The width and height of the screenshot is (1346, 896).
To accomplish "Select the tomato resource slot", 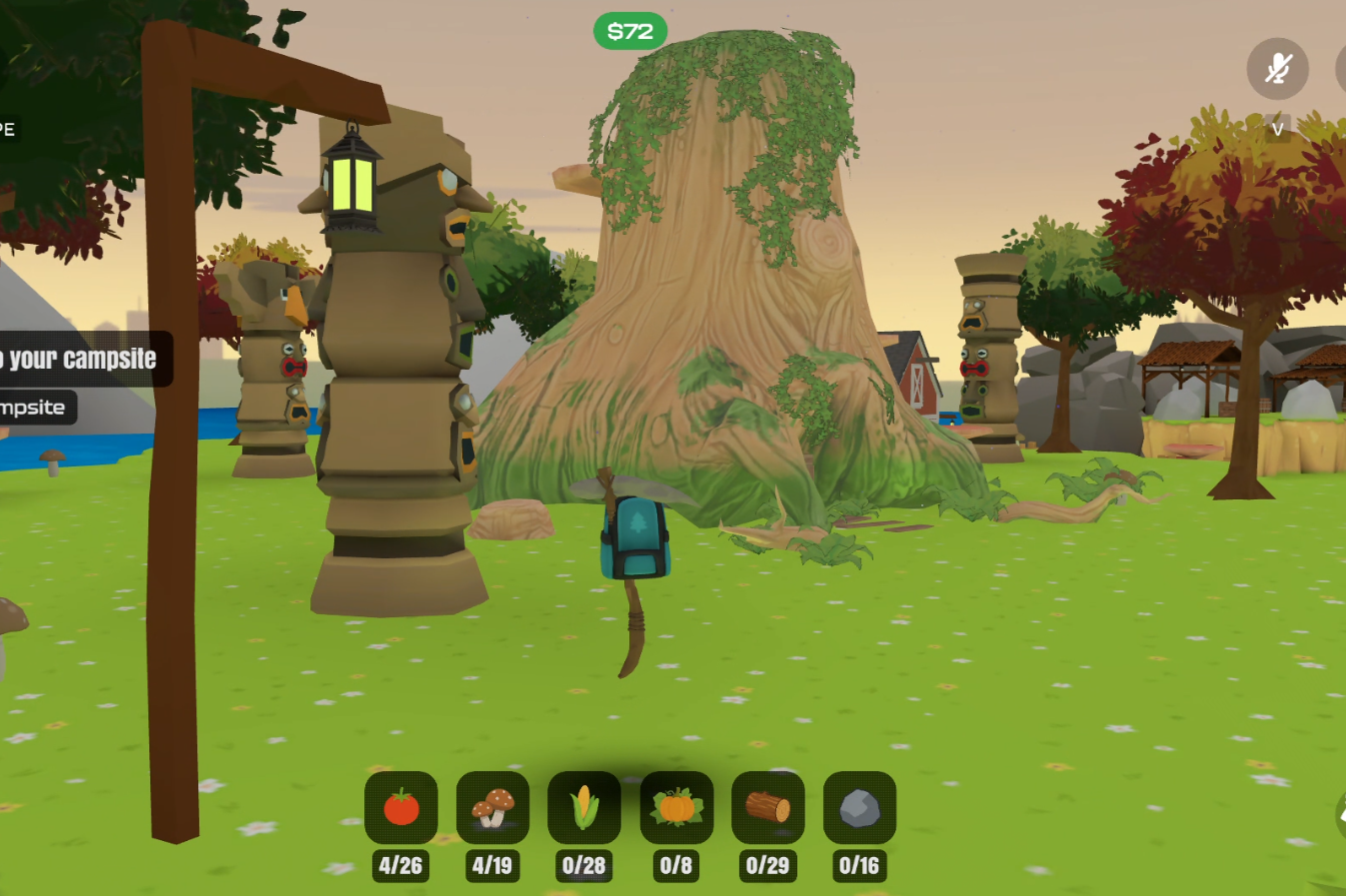I will click(x=401, y=807).
